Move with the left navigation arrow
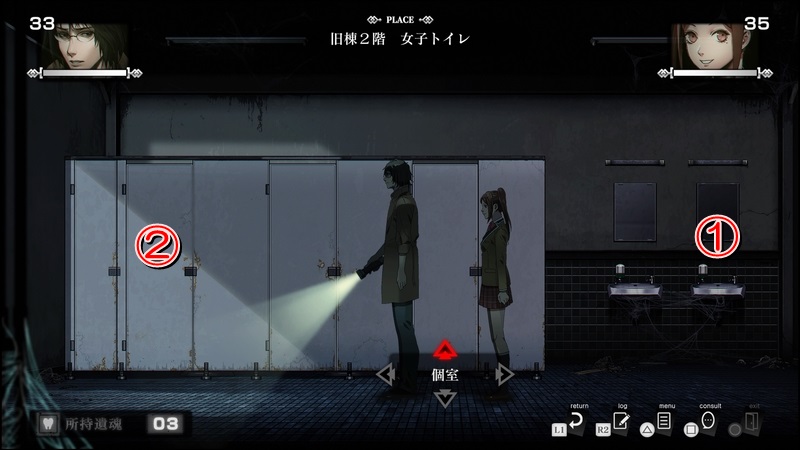The image size is (800, 450). (385, 374)
